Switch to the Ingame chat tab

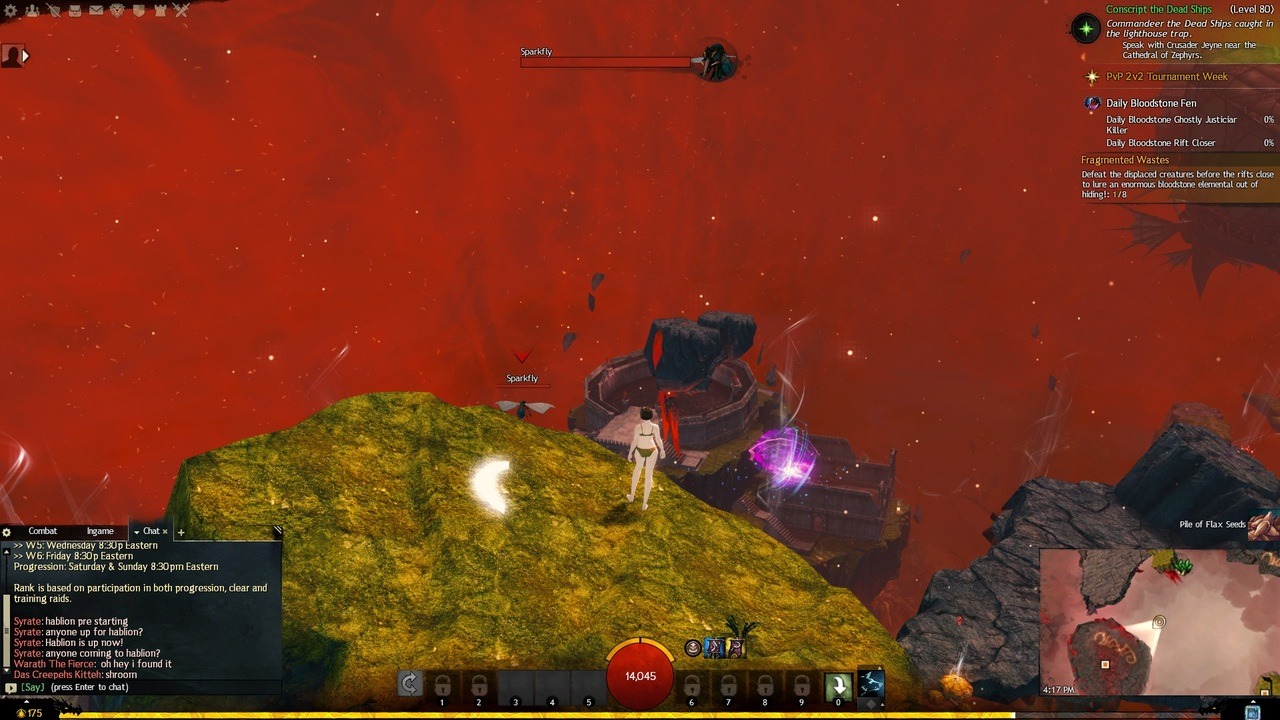100,531
